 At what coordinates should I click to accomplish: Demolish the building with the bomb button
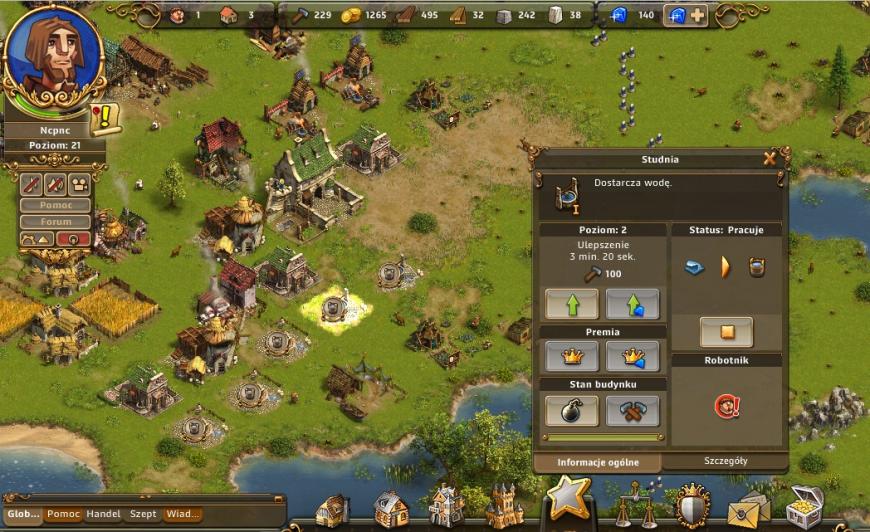(x=572, y=409)
